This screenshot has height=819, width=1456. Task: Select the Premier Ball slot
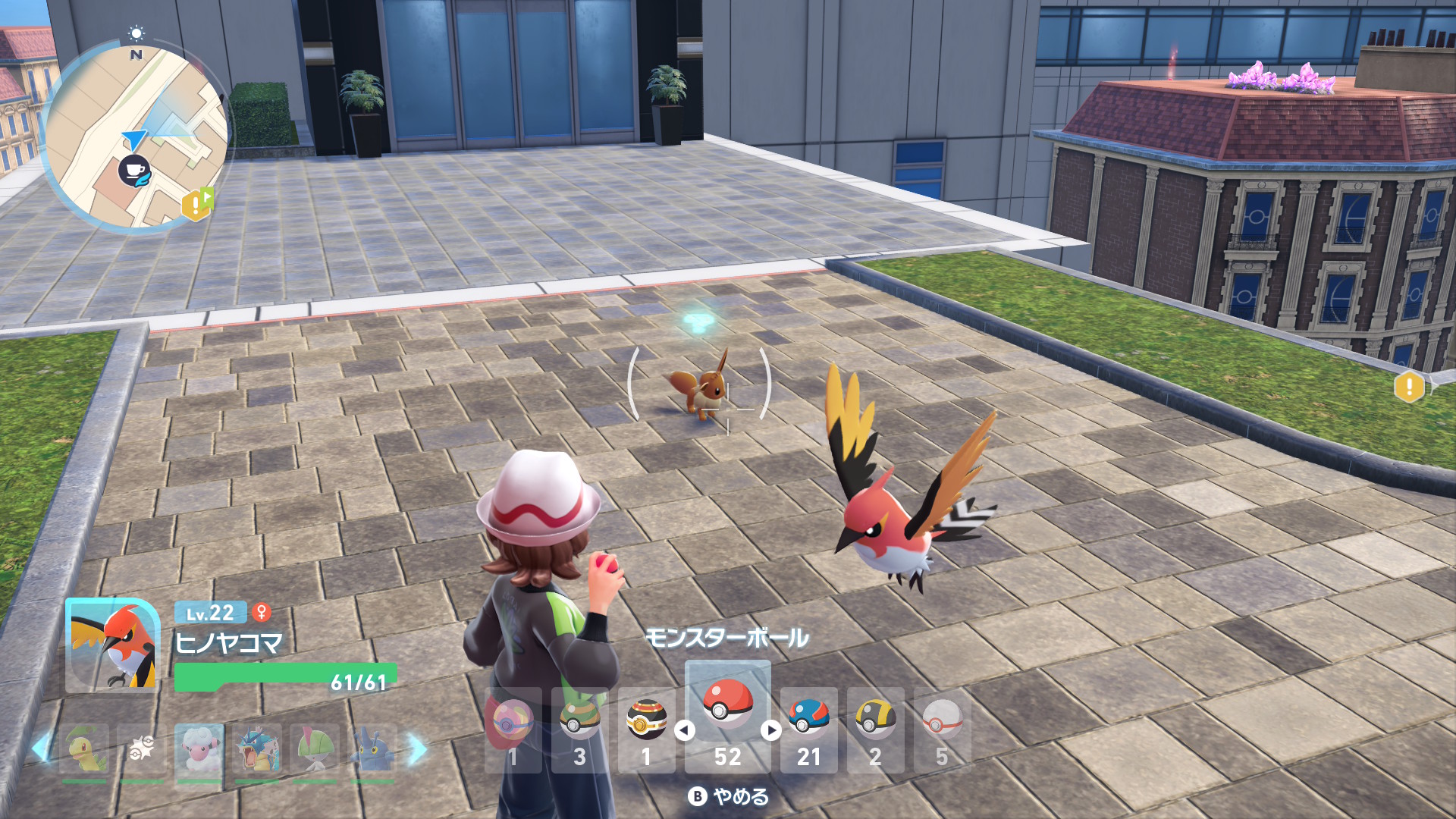[942, 730]
